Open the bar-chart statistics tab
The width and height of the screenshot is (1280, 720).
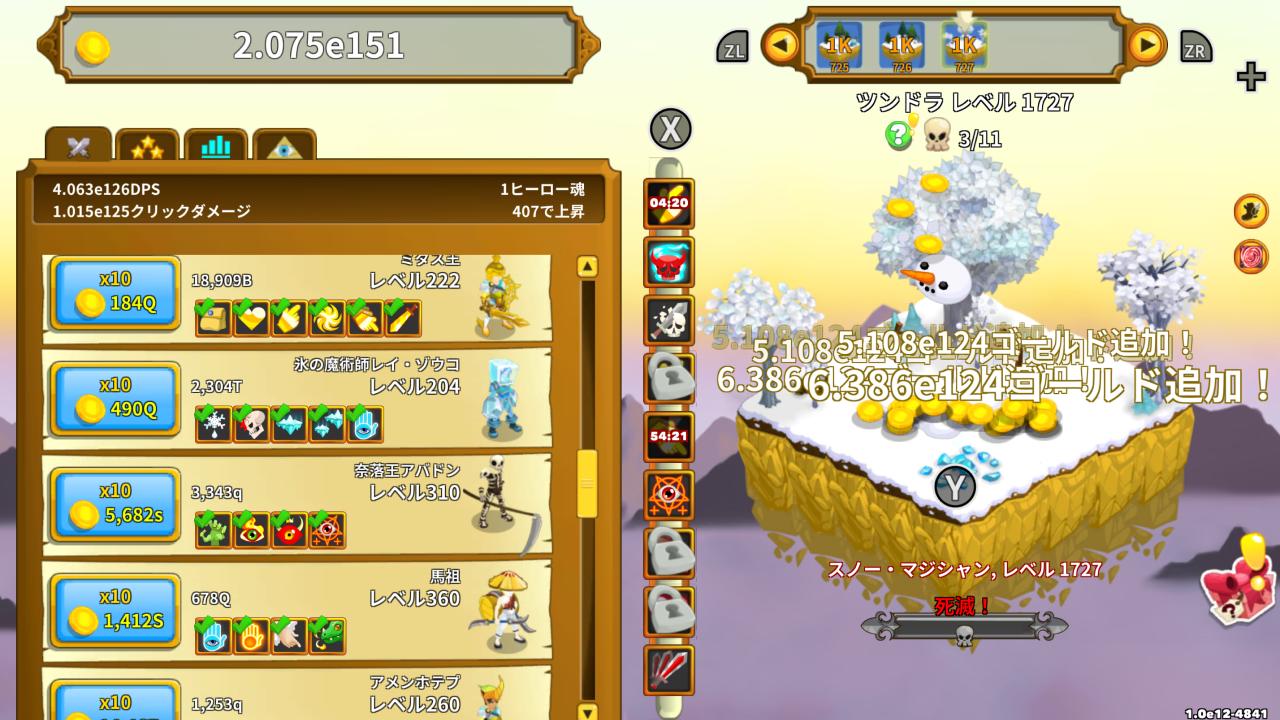(215, 146)
